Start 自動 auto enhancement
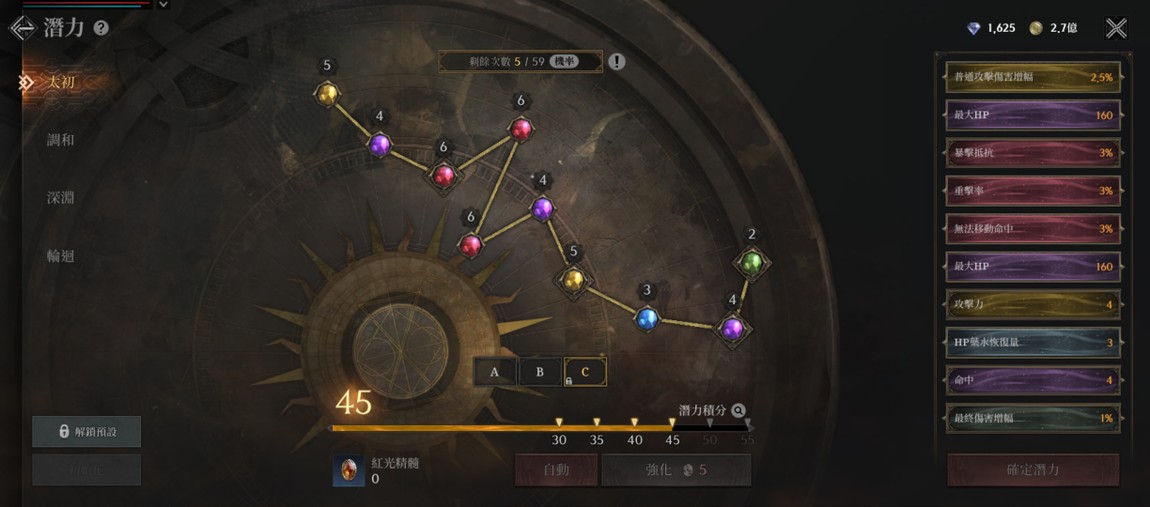Screen dimensions: 1150x507 (x=556, y=469)
